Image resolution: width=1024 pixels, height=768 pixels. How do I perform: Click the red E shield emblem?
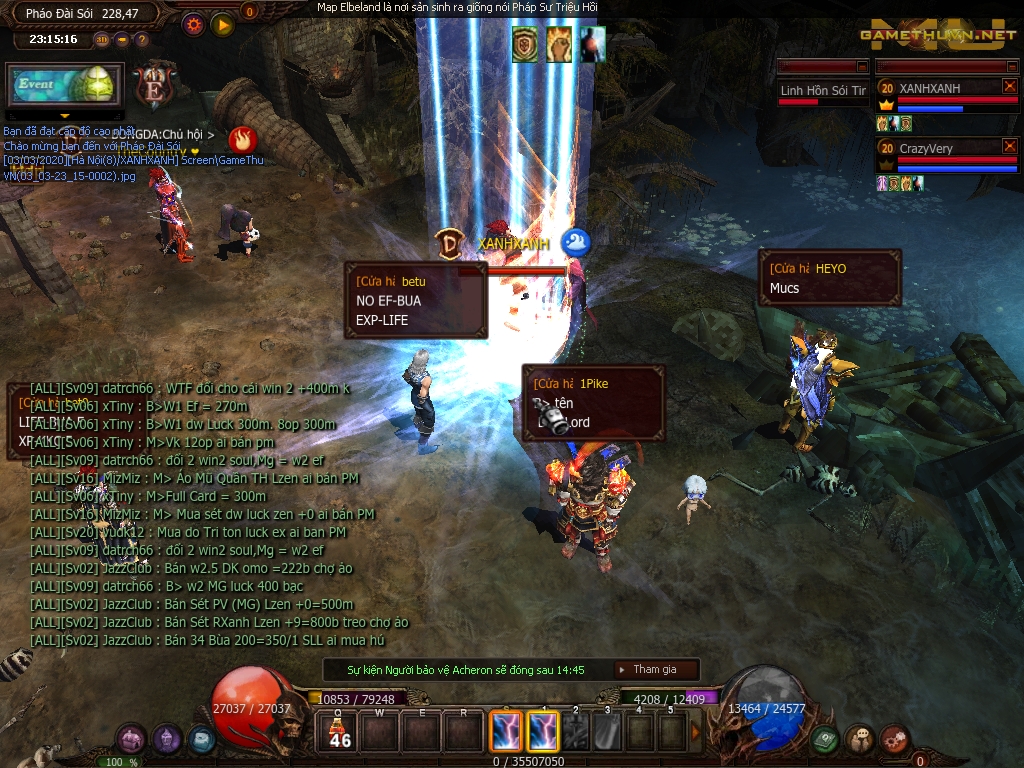[x=155, y=86]
